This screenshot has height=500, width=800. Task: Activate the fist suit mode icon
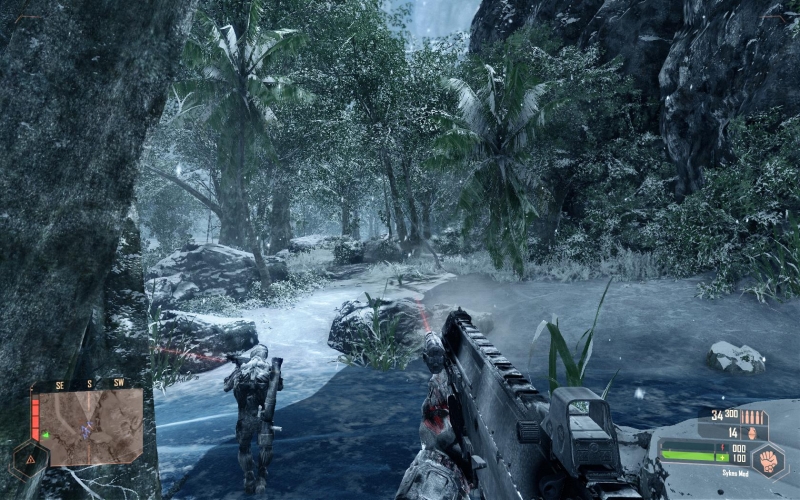768,462
